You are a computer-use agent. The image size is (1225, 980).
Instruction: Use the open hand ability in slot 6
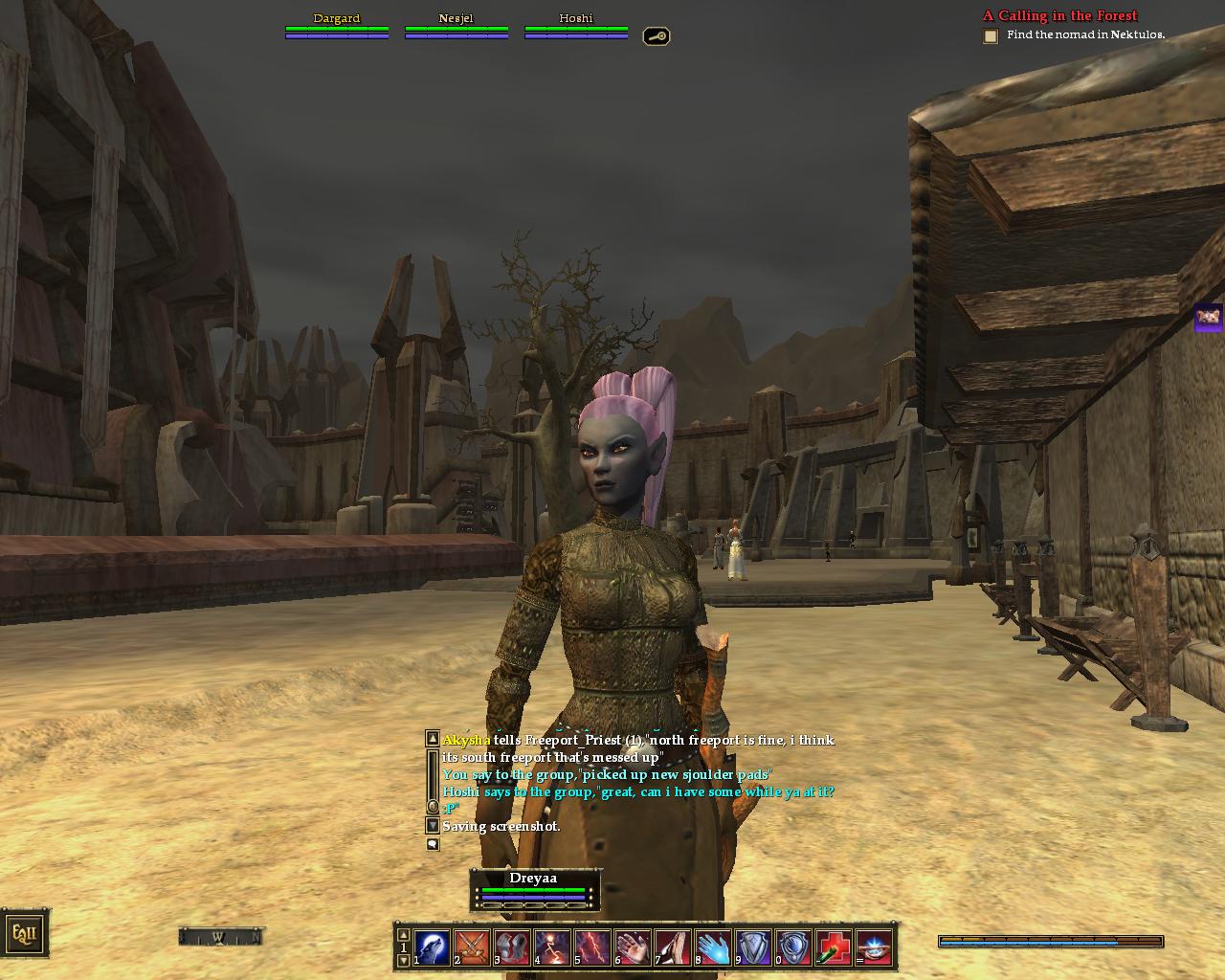(x=633, y=947)
